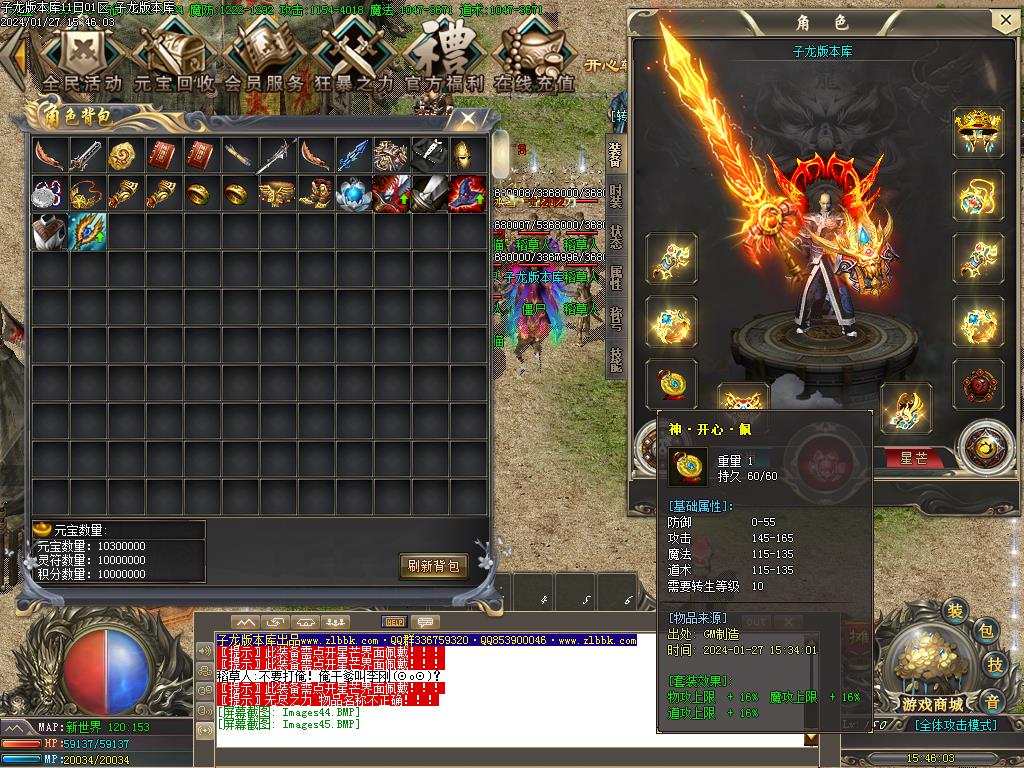Select the blue wizard hat item
Viewport: 1024px width, 768px height.
pos(467,193)
